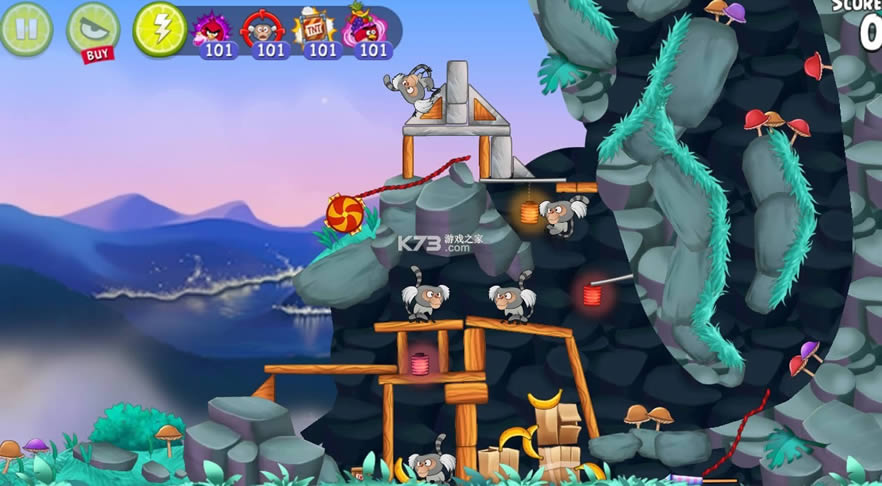Select the monkey target scope power-up

tap(265, 31)
